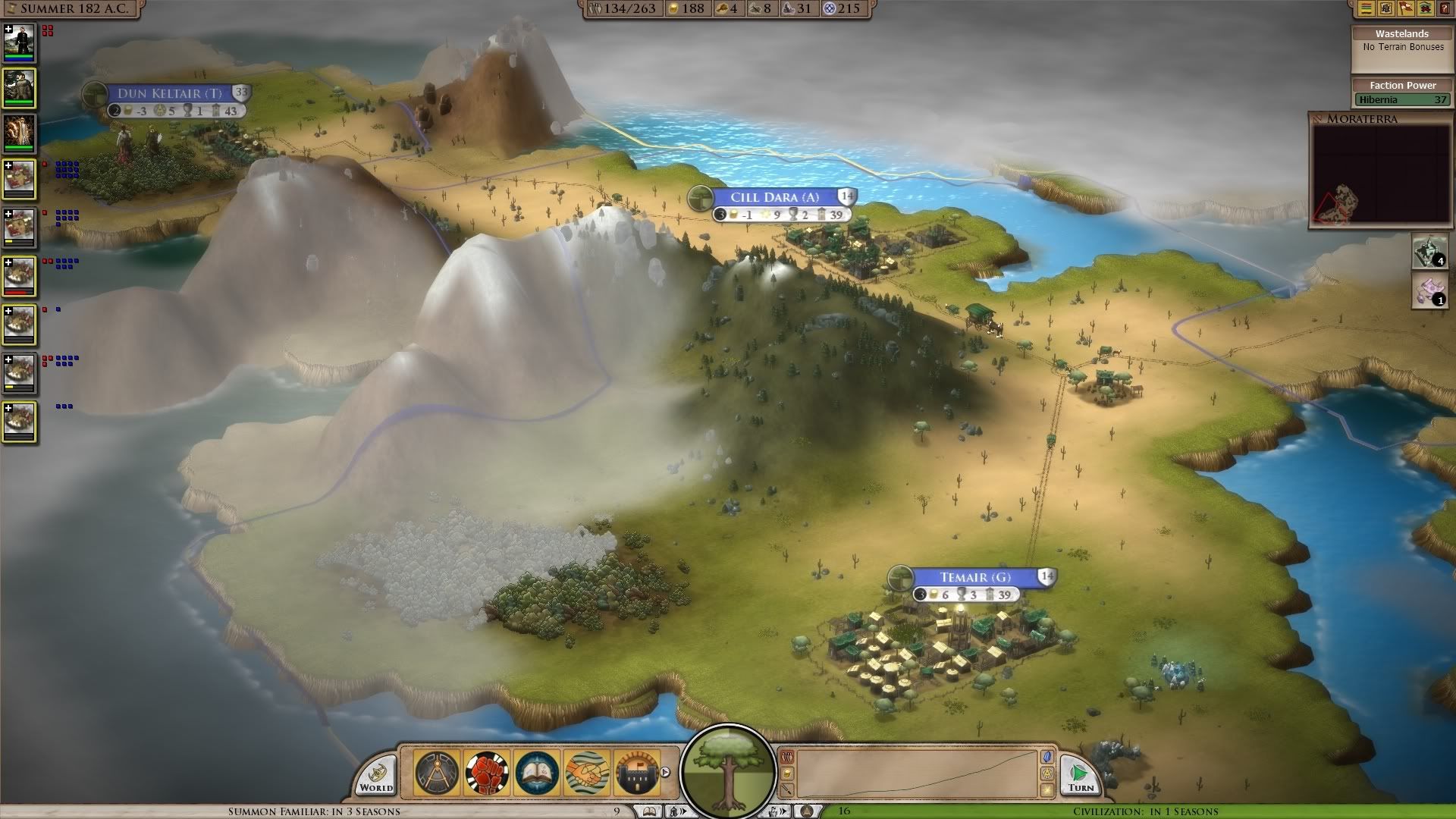Click the Moraterra minimap

[x=1380, y=174]
